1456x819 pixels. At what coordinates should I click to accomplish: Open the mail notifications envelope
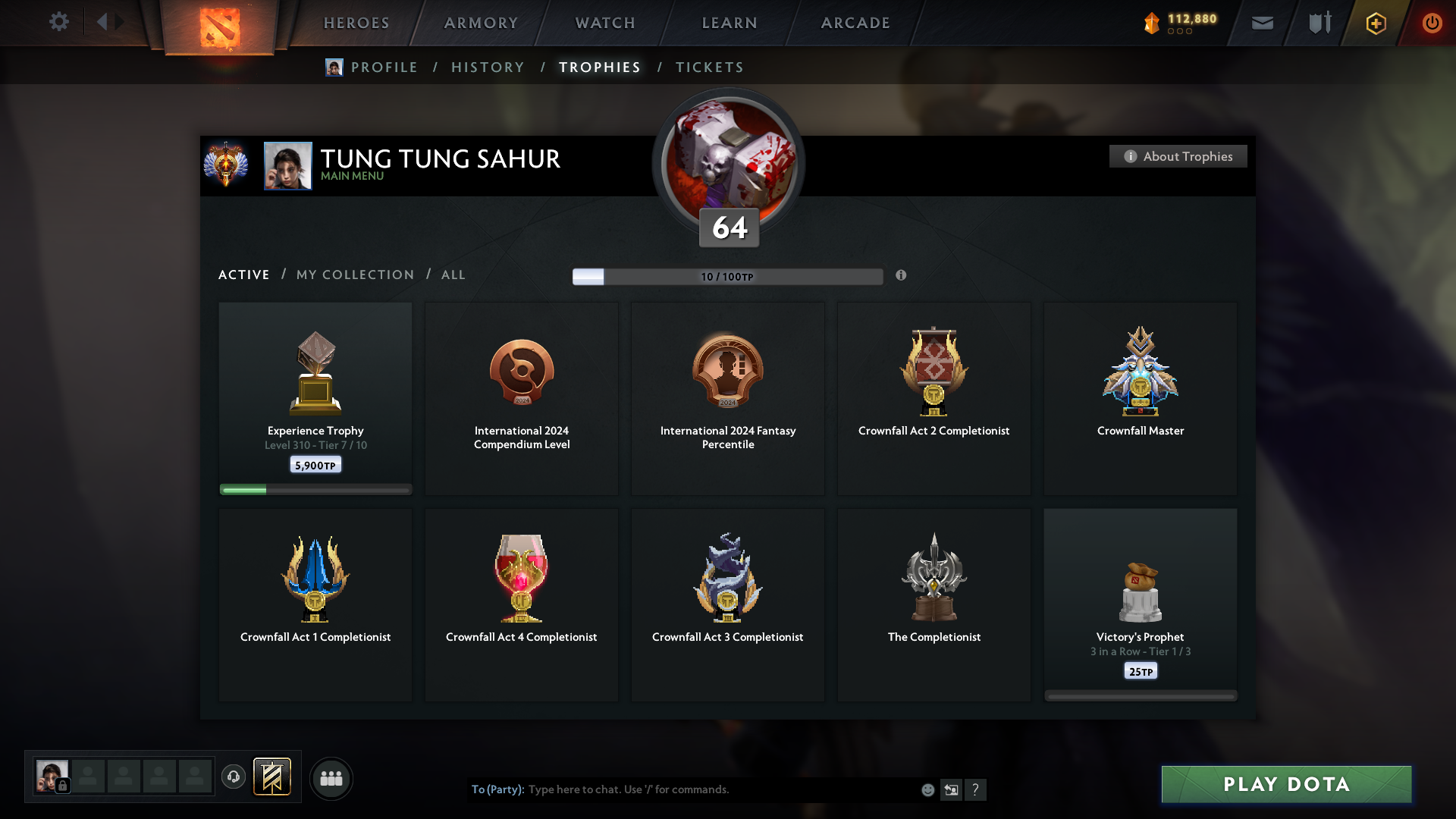click(1262, 23)
